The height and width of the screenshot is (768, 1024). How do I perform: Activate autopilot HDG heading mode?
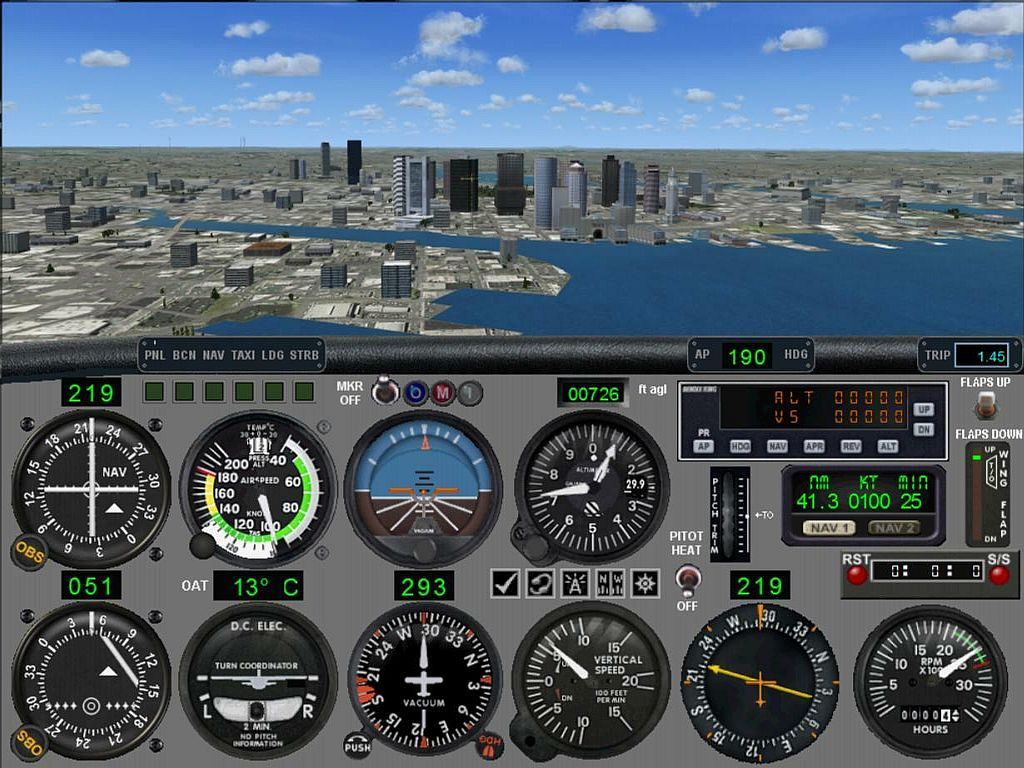pyautogui.click(x=741, y=446)
